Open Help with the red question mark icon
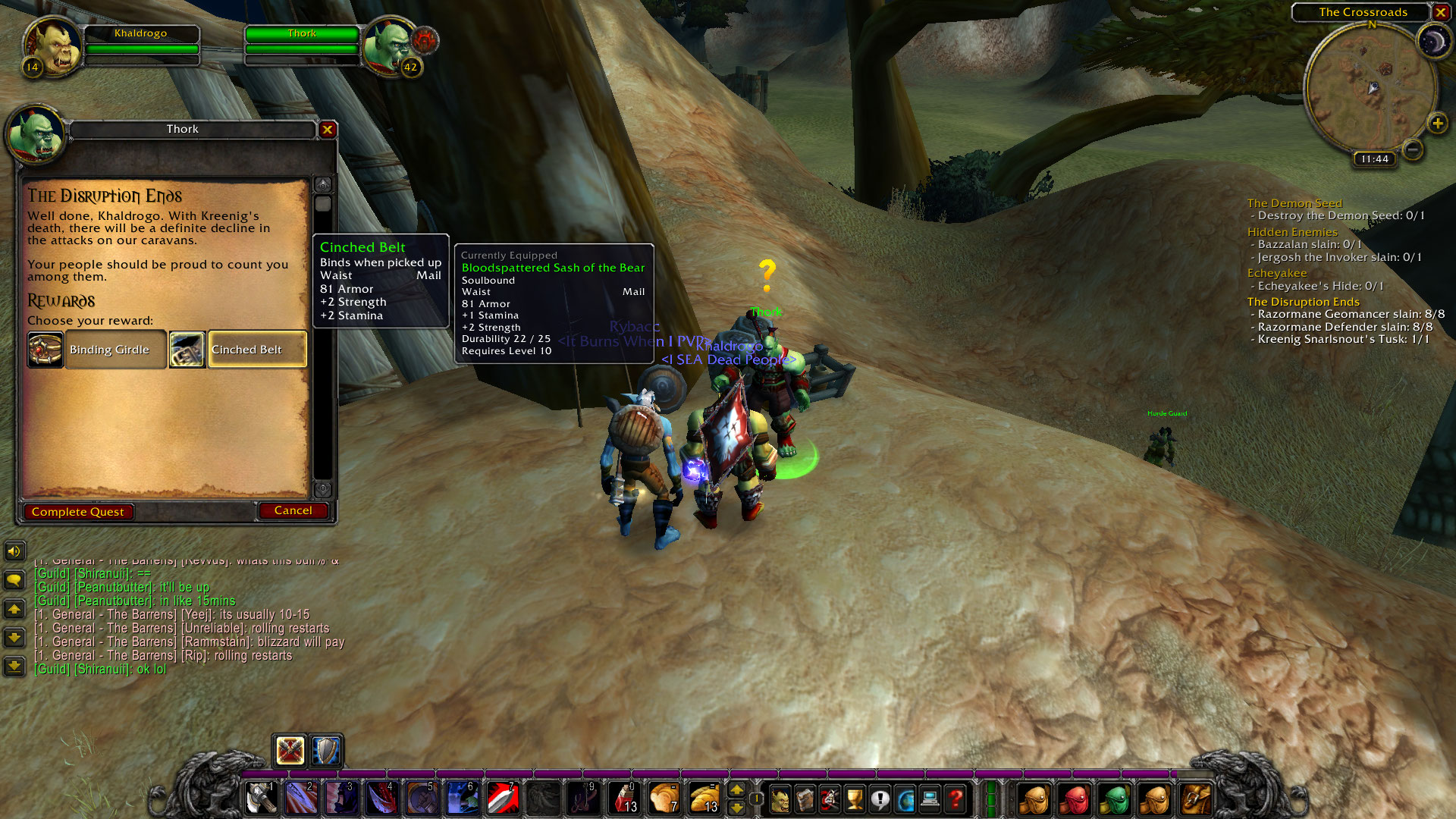 pos(957,799)
